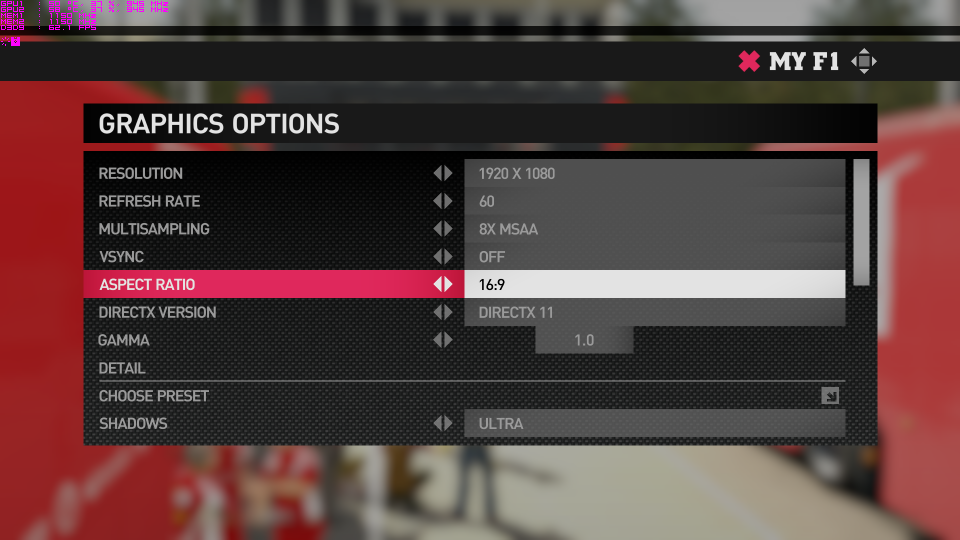The height and width of the screenshot is (540, 960).
Task: Select the Shadows quality row
Action: (x=133, y=424)
